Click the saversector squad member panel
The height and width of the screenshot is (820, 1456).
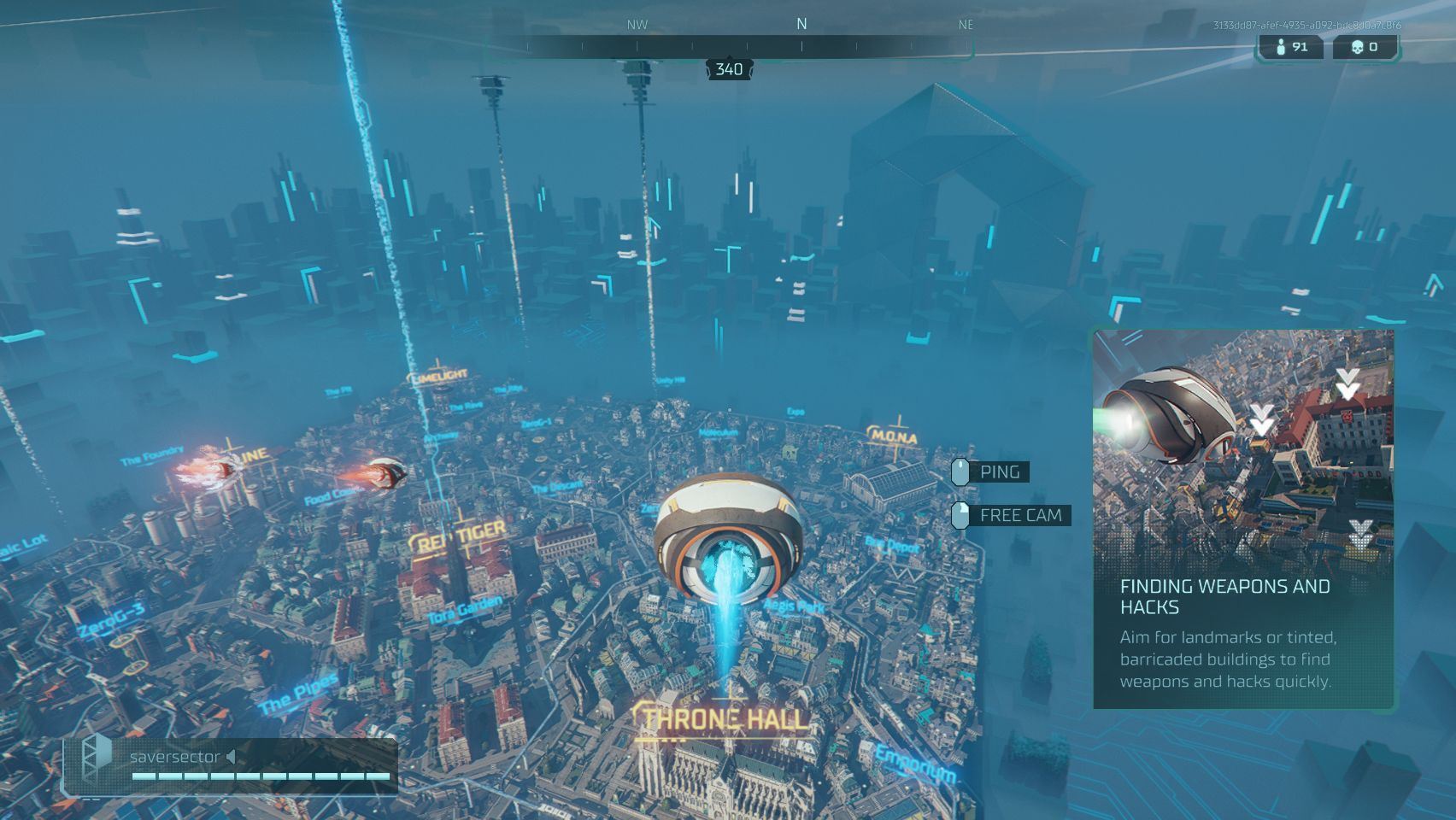point(231,766)
